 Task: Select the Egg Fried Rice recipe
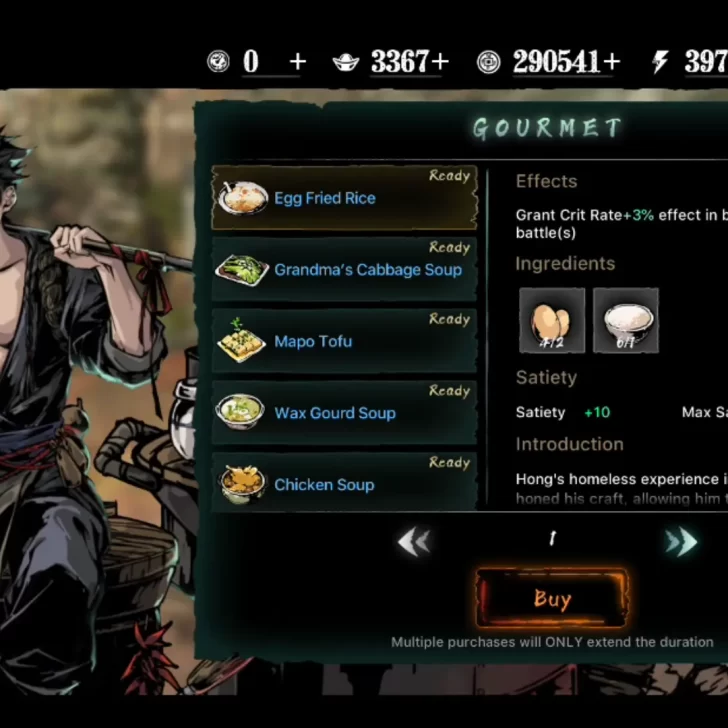point(343,198)
